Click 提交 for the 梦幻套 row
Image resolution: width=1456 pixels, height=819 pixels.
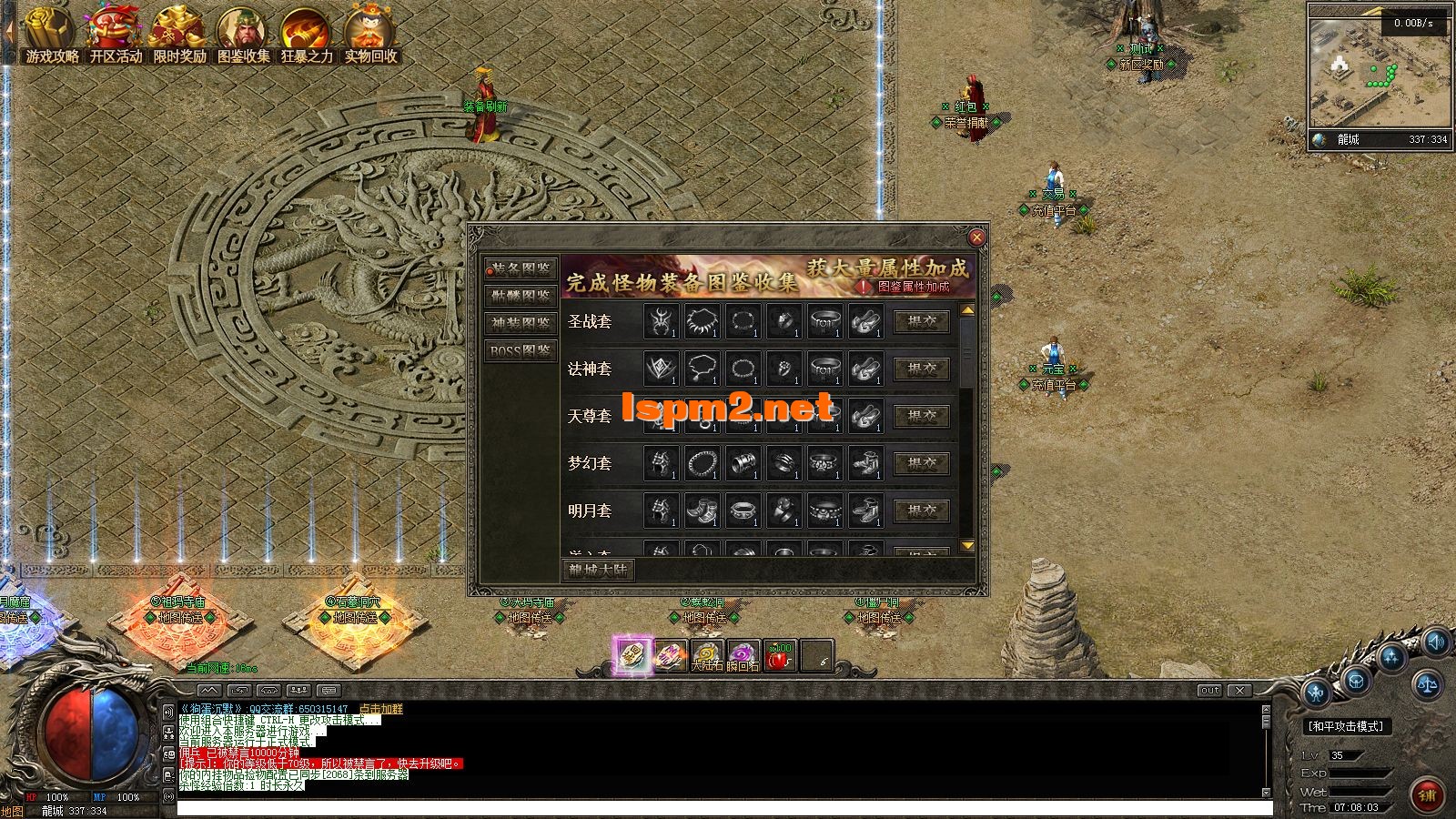pos(922,463)
